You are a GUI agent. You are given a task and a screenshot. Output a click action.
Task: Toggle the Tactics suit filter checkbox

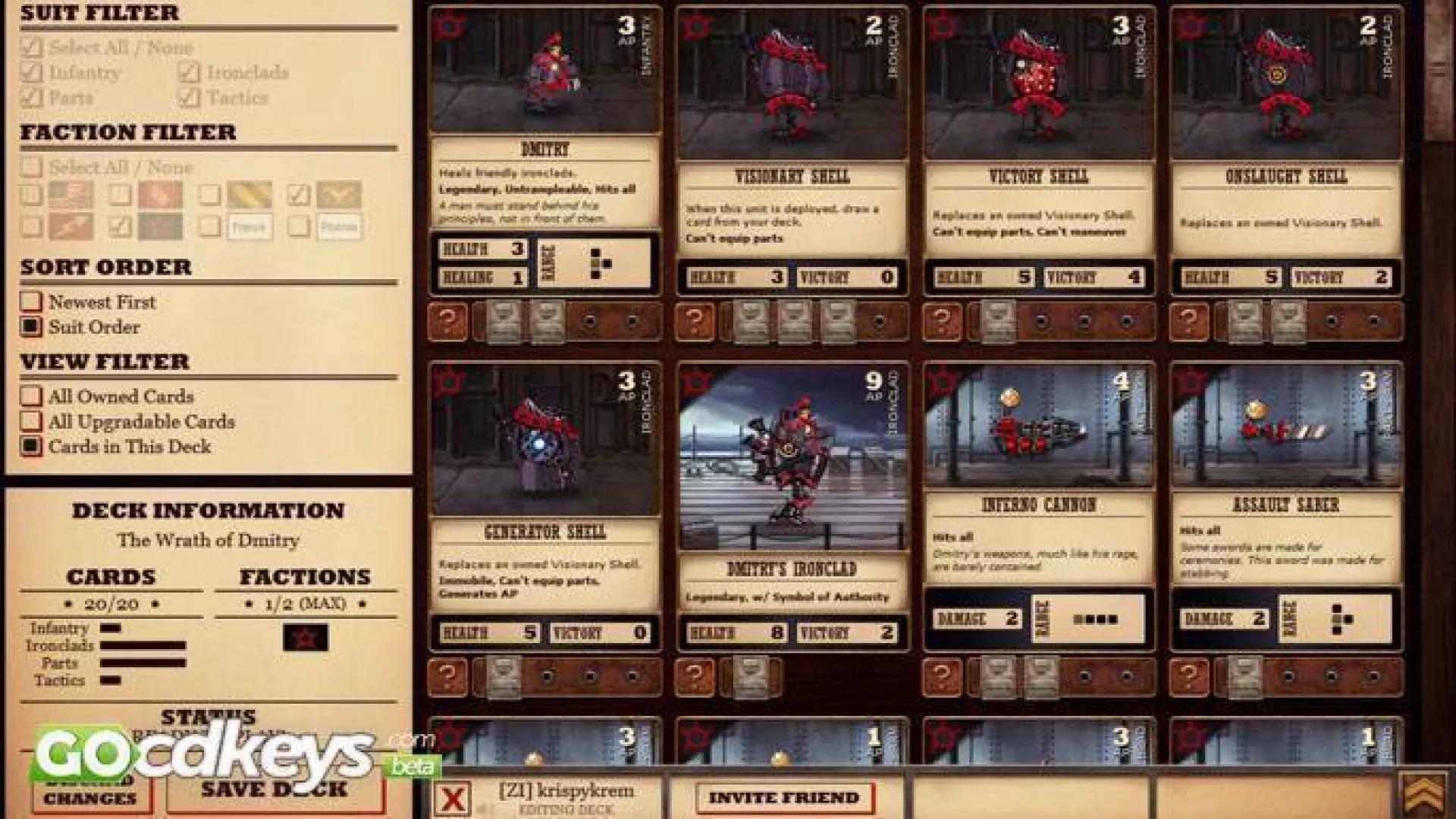pyautogui.click(x=190, y=98)
